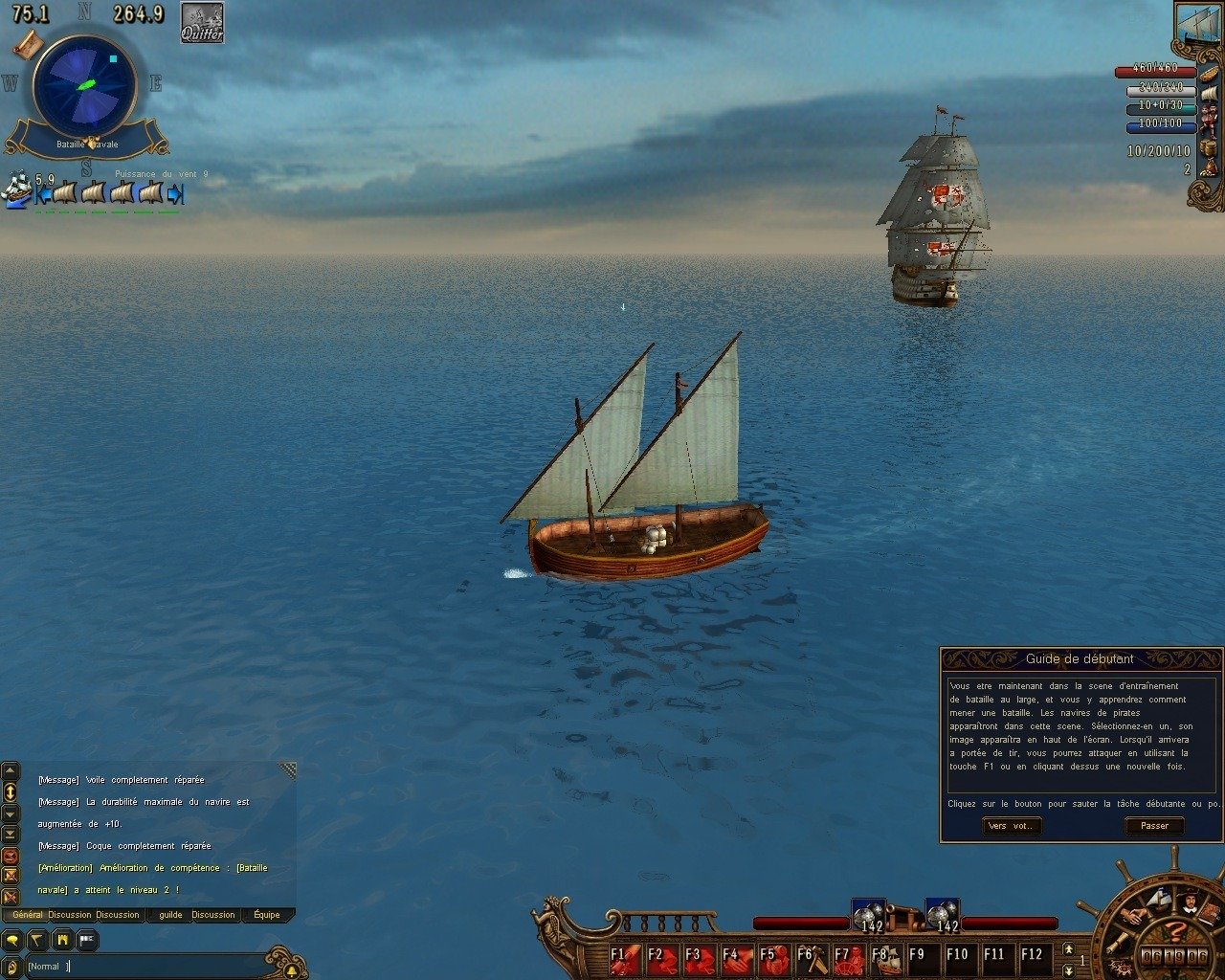1225x980 pixels.
Task: Switch hotbar page with the up arrow
Action: [x=1069, y=948]
